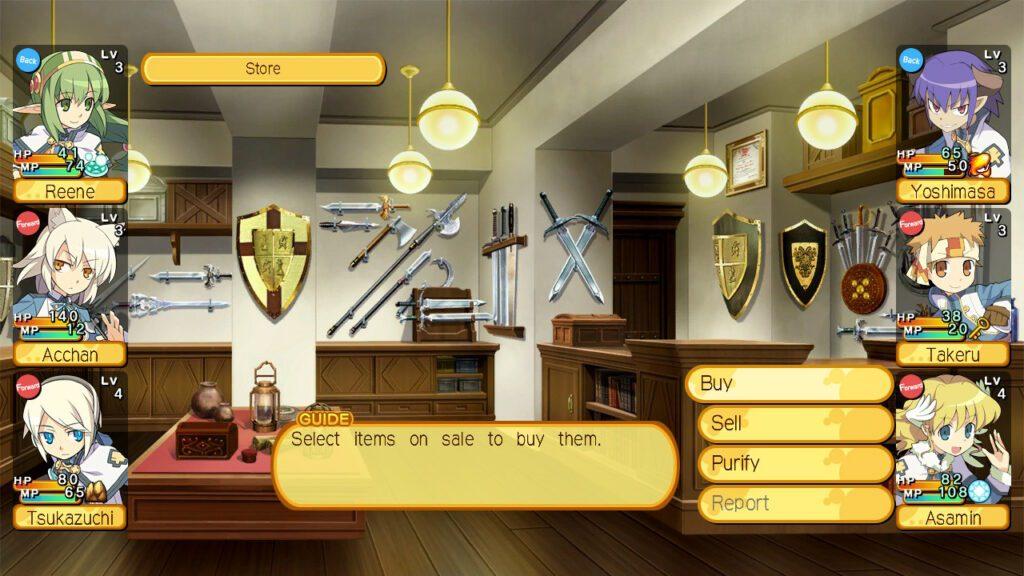Click the greyed-out Report entry

[794, 504]
